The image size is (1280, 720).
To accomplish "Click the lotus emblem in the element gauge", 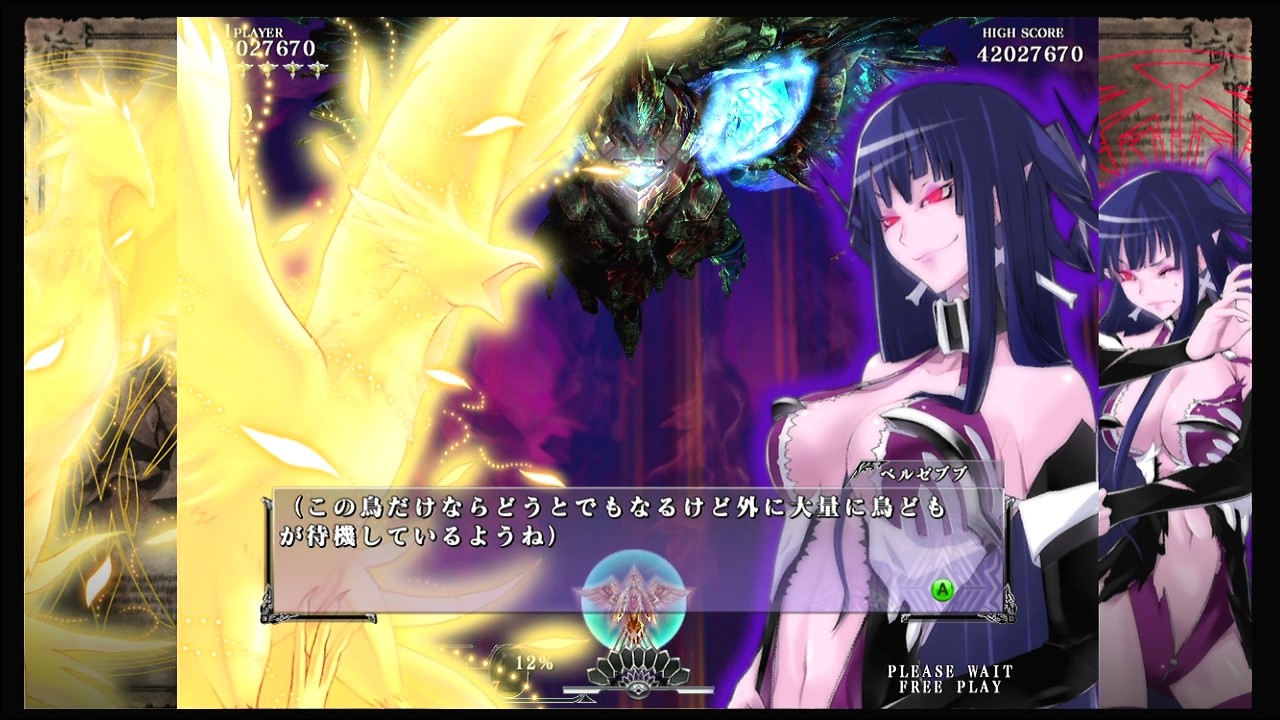I will [639, 677].
